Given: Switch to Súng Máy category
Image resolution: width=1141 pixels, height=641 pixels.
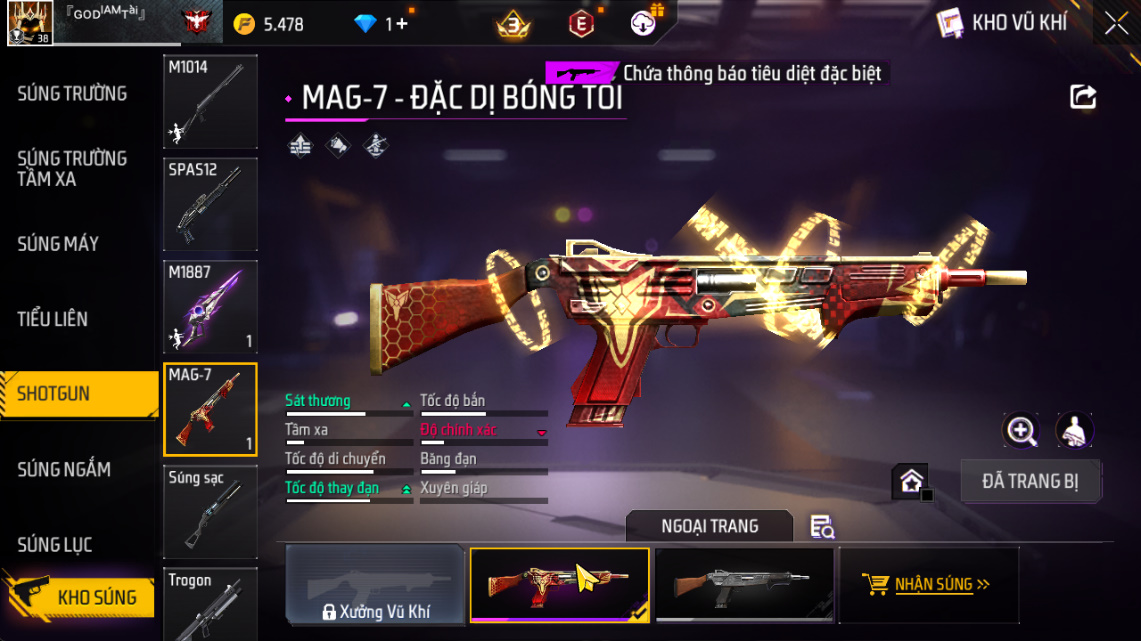Looking at the screenshot, I should click(58, 244).
